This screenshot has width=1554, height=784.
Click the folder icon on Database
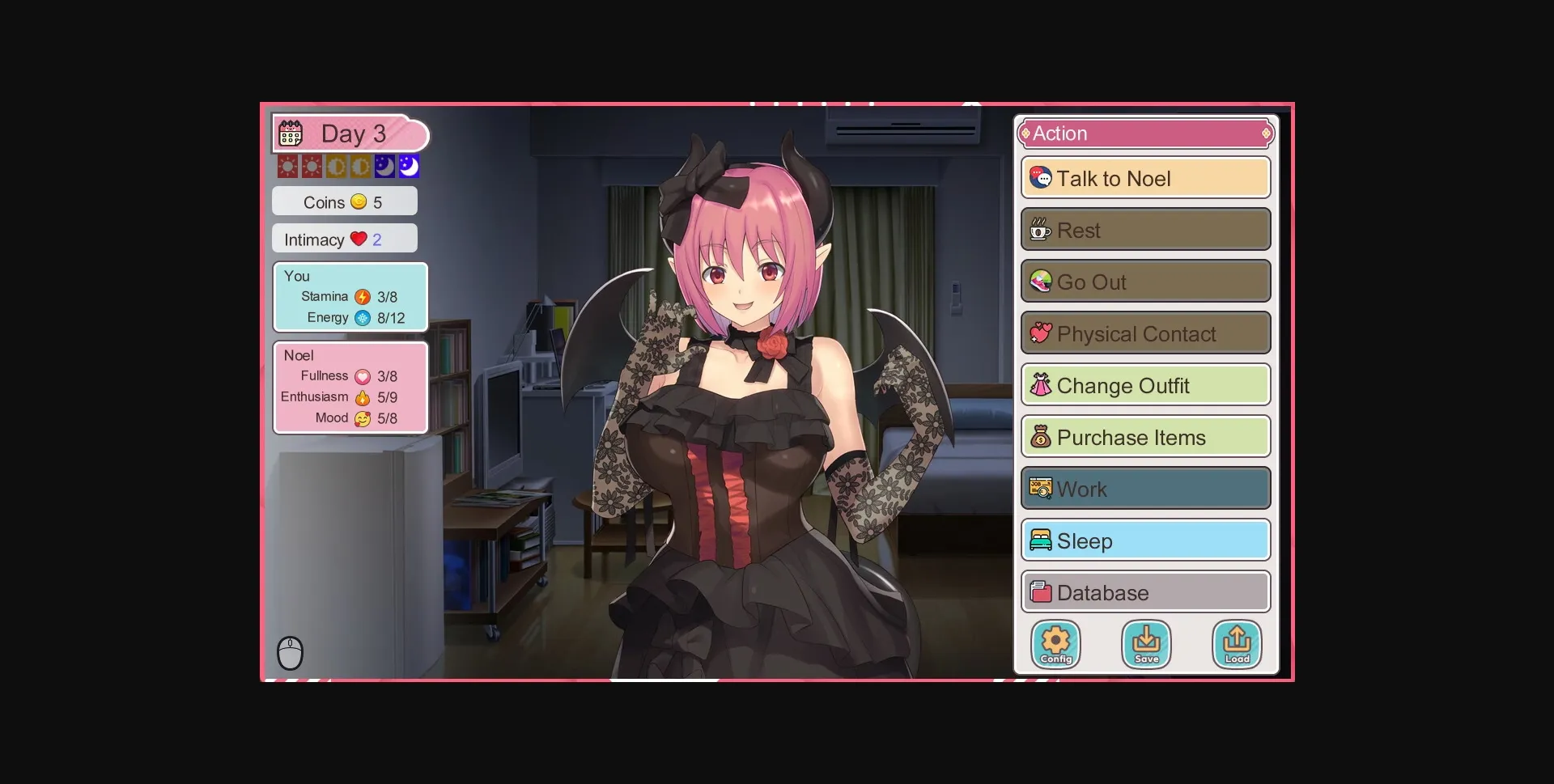pos(1042,591)
